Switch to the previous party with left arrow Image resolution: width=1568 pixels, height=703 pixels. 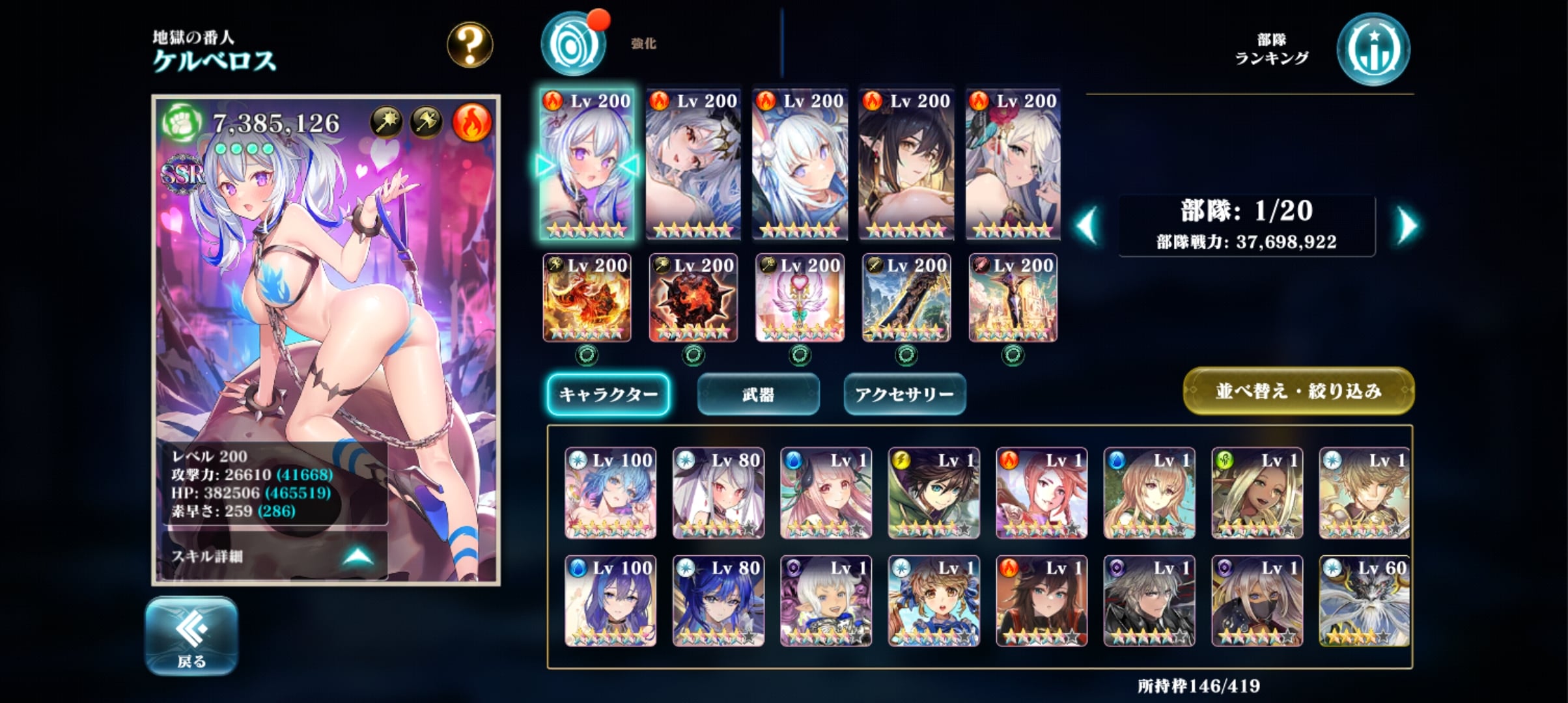(1087, 226)
